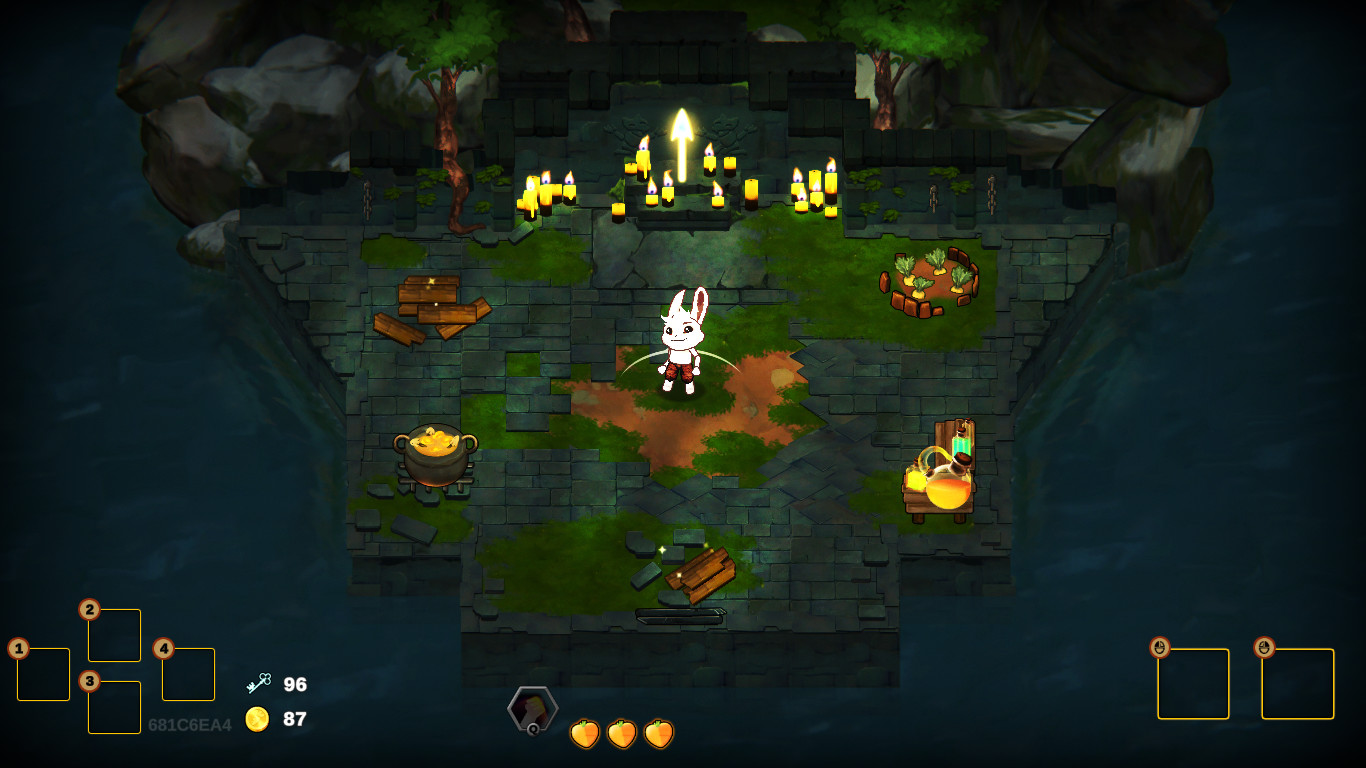Click the middle carrot health indicator
This screenshot has height=768, width=1366.
[623, 733]
